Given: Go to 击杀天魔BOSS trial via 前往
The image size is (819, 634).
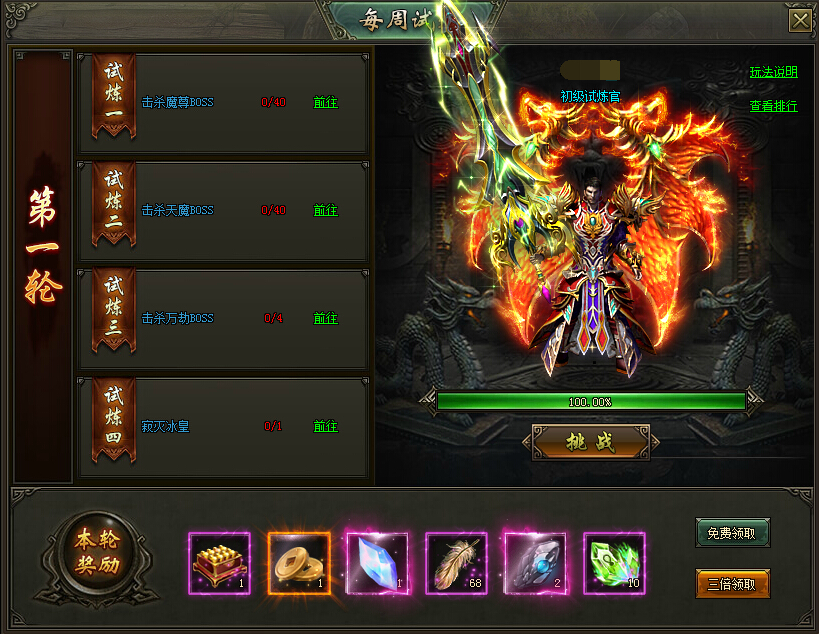Looking at the screenshot, I should tap(325, 210).
